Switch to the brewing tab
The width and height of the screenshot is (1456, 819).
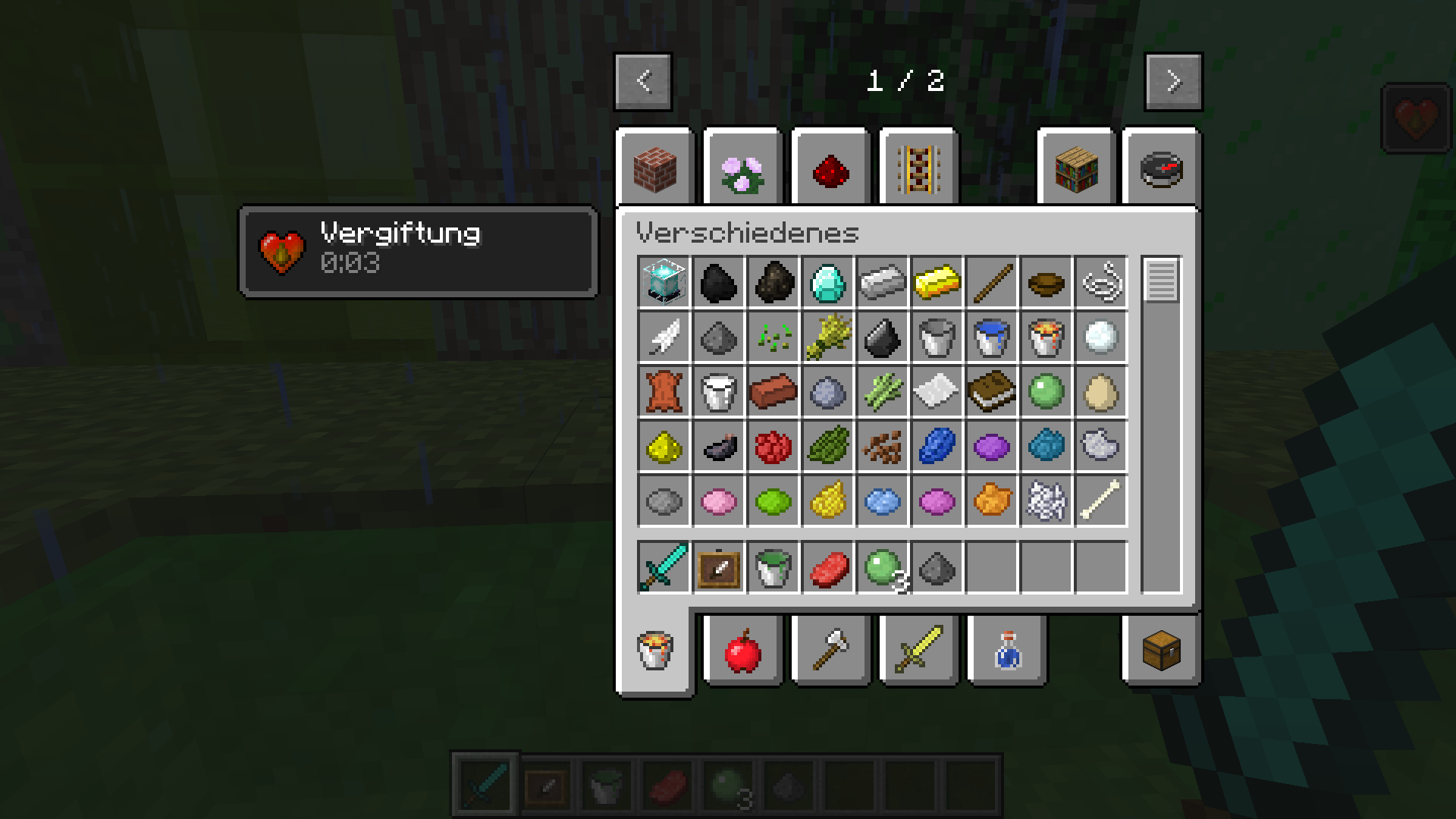(1006, 651)
